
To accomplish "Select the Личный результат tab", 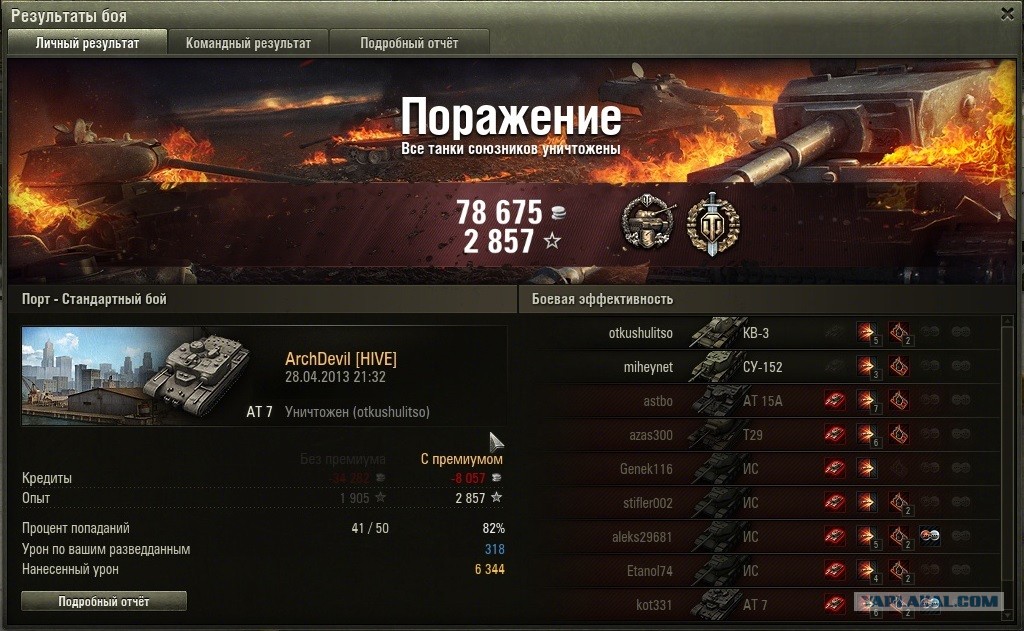I will (87, 43).
